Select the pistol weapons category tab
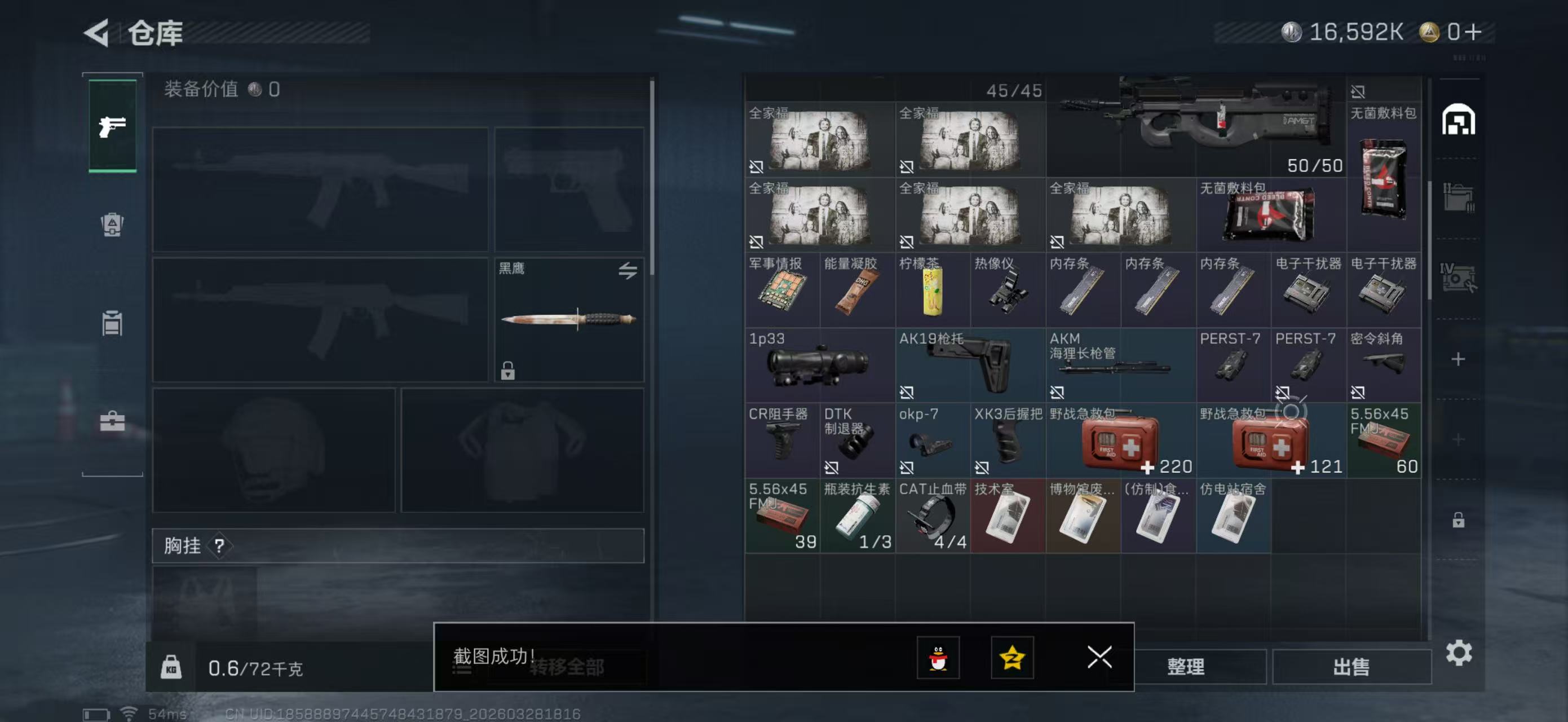The height and width of the screenshot is (722, 1568). point(112,126)
